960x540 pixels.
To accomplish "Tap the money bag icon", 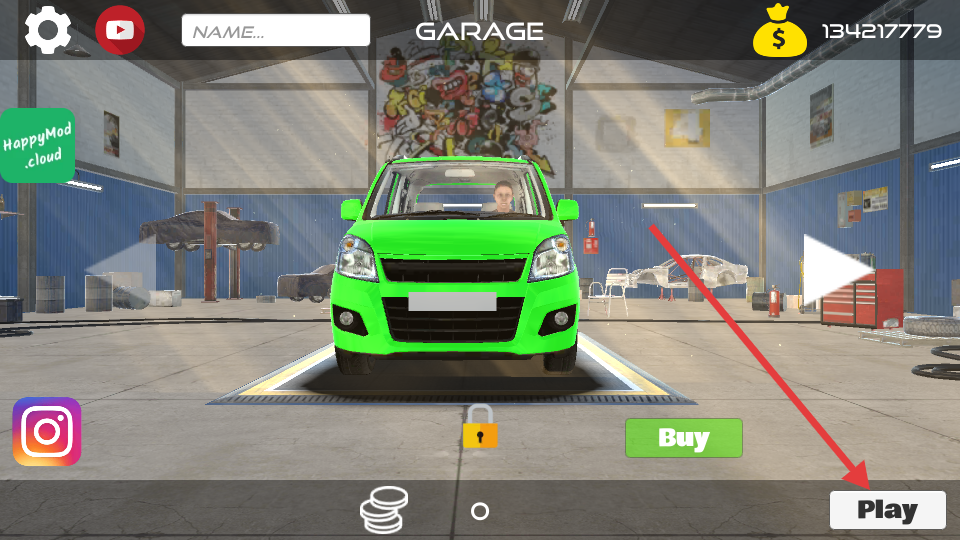I will click(x=780, y=33).
